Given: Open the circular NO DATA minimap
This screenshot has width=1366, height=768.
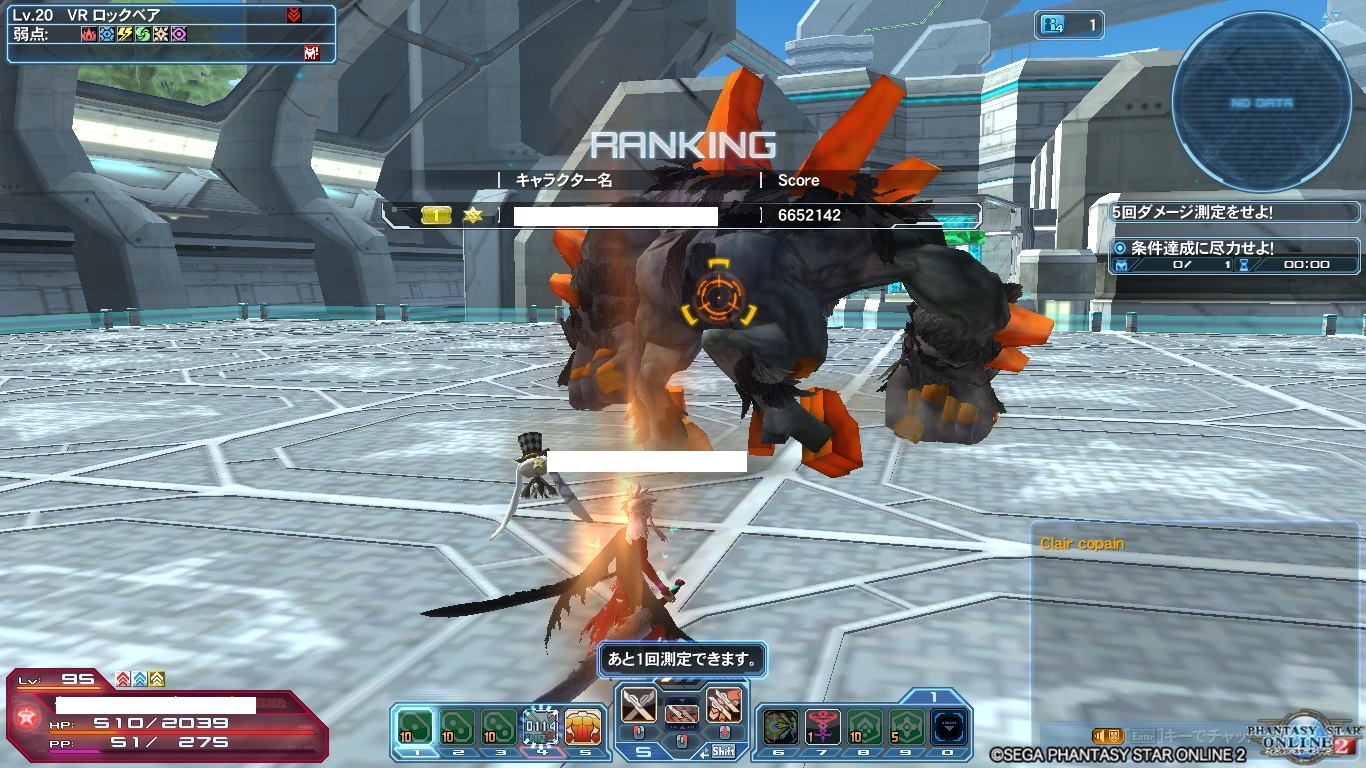Looking at the screenshot, I should click(1261, 104).
